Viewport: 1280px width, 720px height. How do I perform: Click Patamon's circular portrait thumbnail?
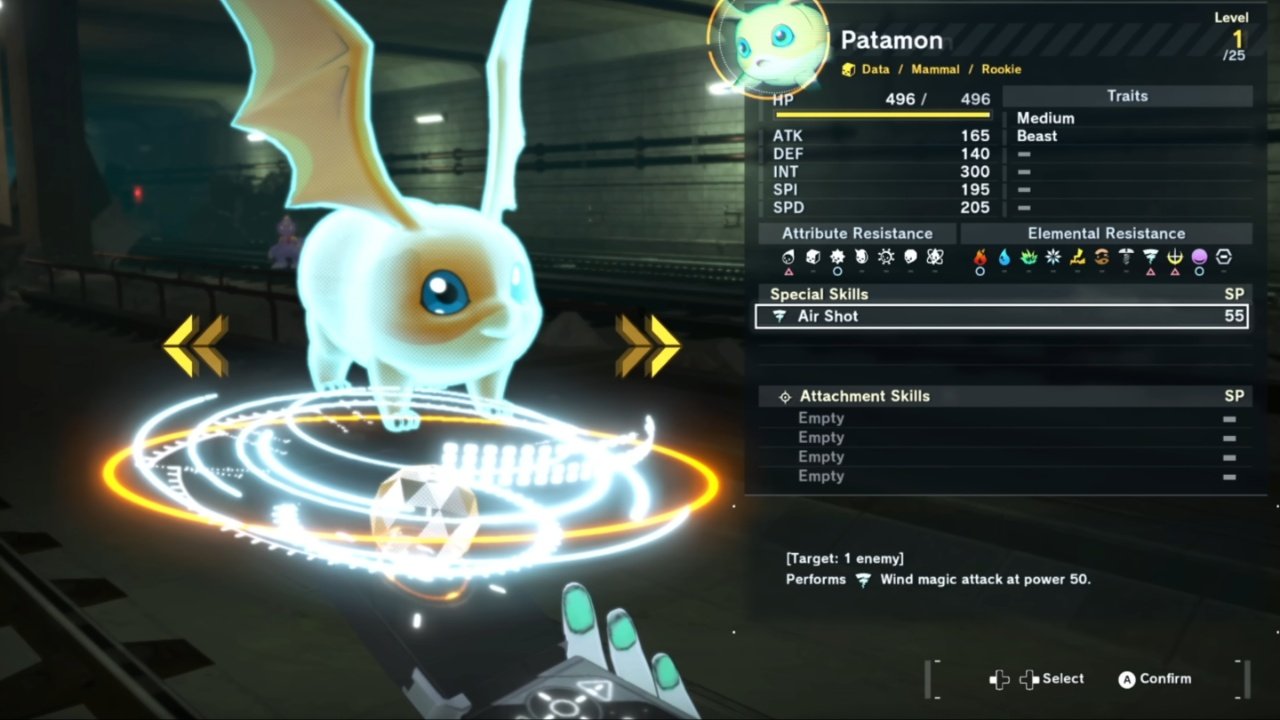click(x=766, y=44)
